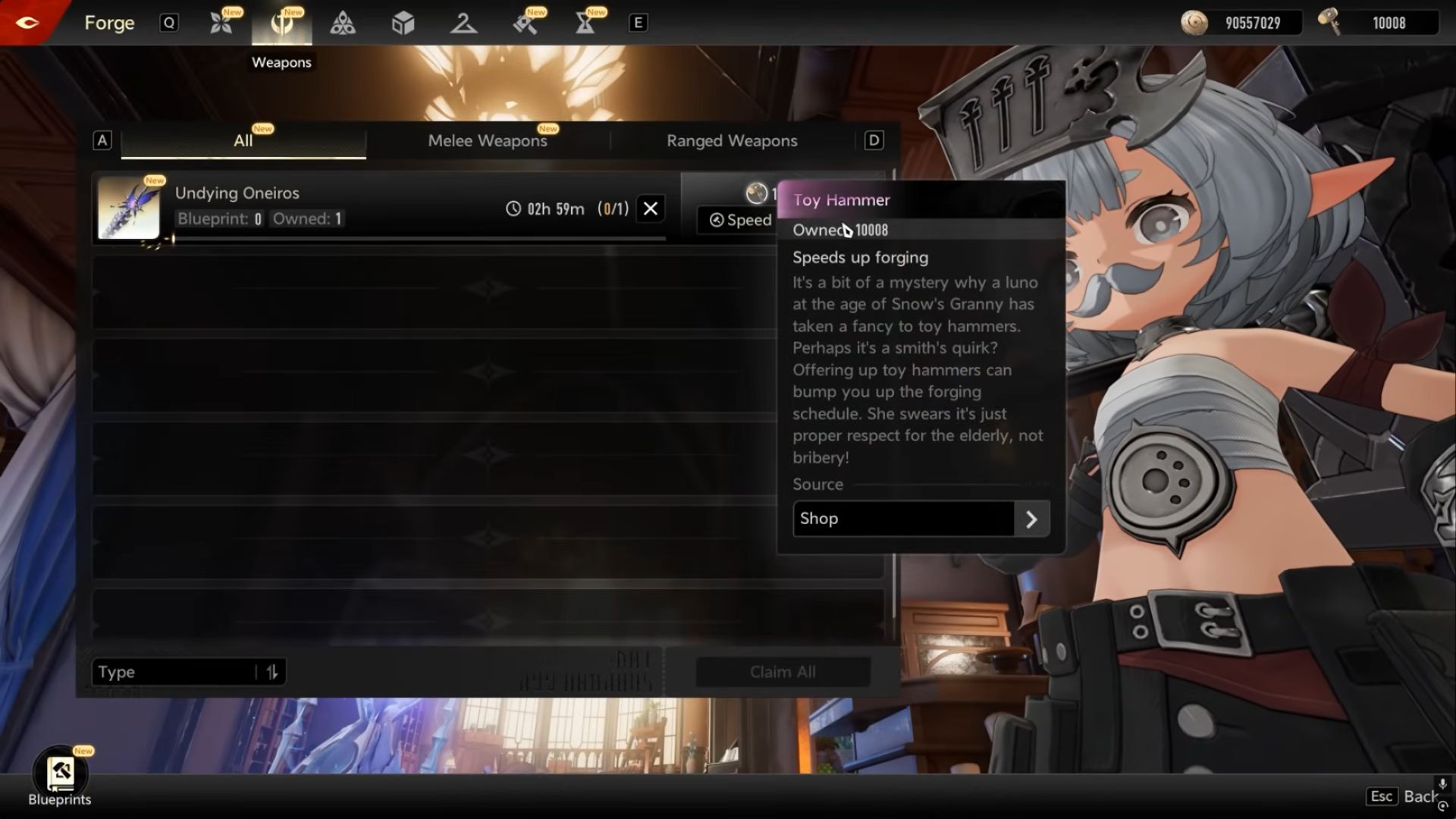Switch to the Ranged Weapons tab
The width and height of the screenshot is (1456, 819).
click(x=732, y=140)
